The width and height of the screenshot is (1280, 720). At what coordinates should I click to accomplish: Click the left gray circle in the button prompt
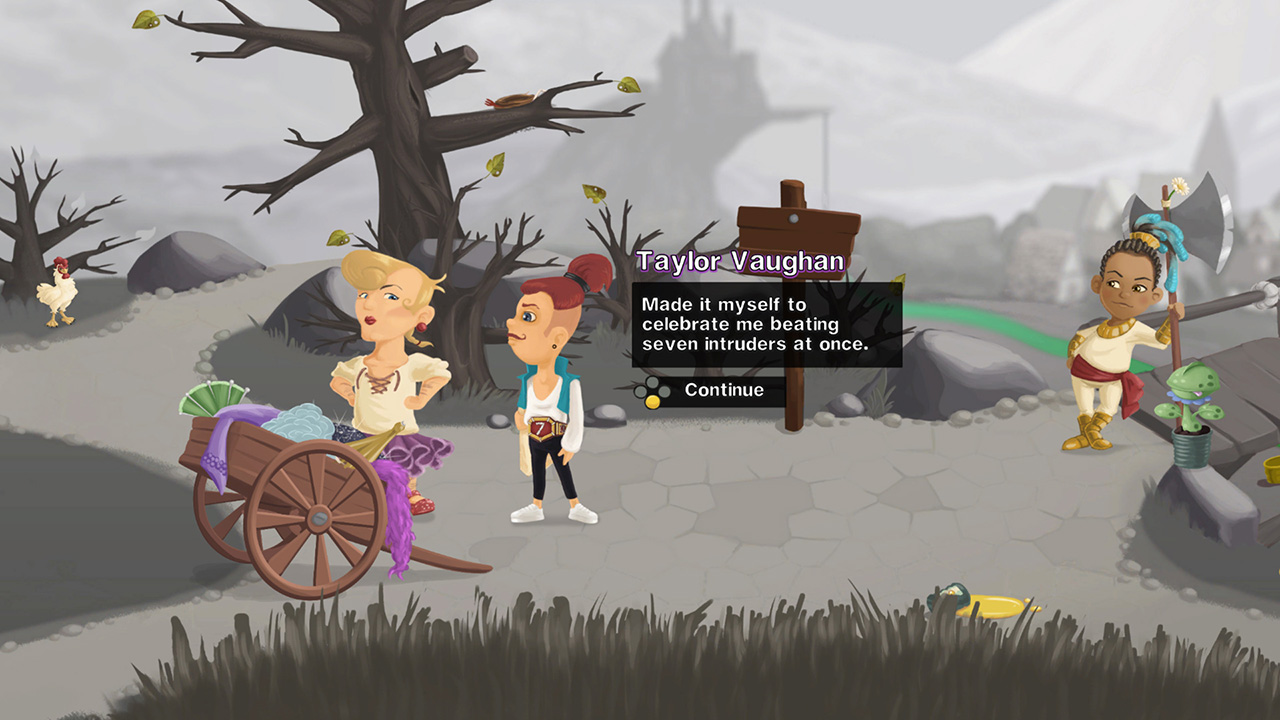[640, 391]
